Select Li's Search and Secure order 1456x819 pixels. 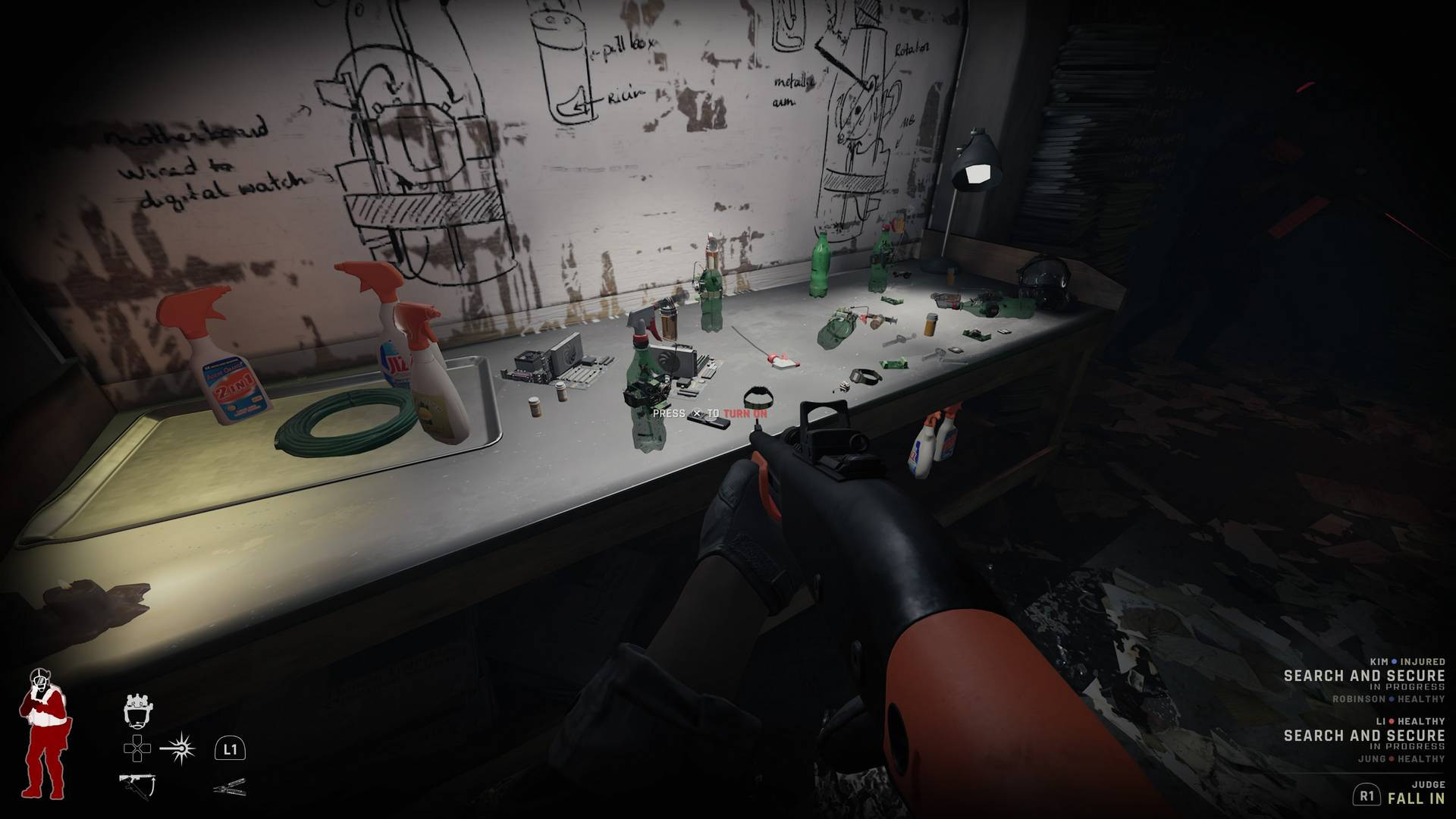pos(1363,736)
